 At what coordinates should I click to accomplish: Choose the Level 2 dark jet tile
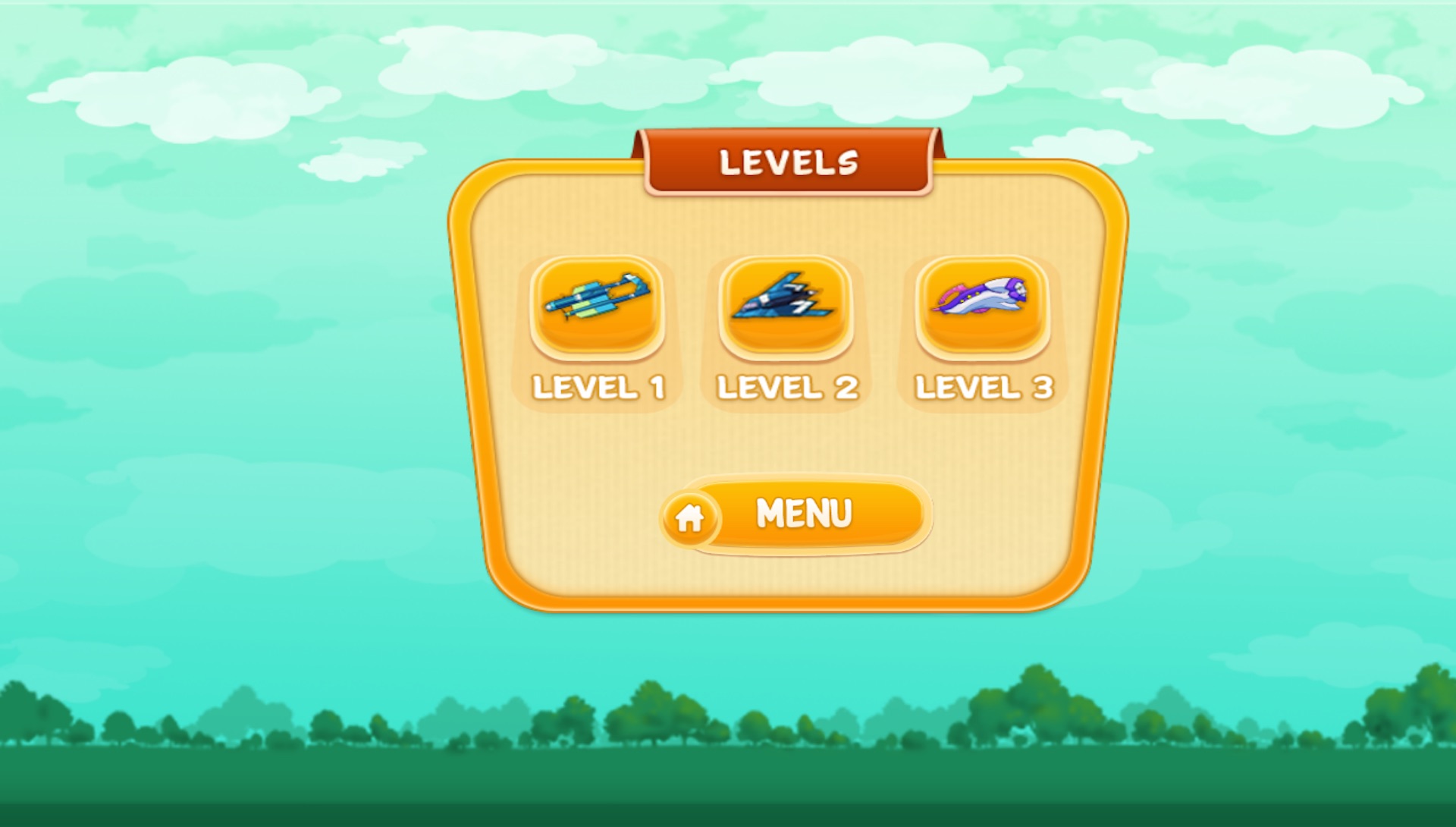pos(786,307)
